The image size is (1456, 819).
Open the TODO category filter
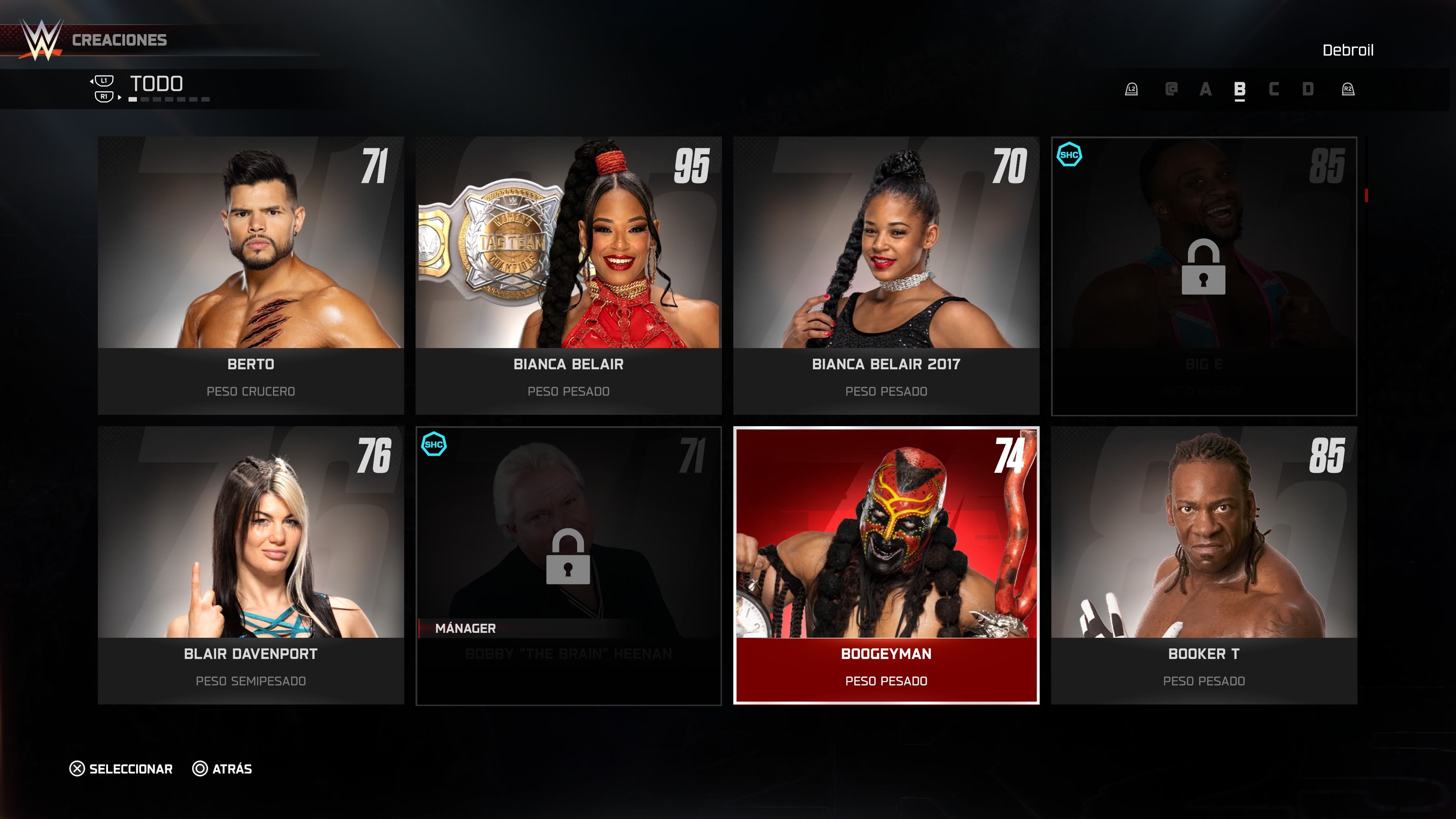click(157, 84)
